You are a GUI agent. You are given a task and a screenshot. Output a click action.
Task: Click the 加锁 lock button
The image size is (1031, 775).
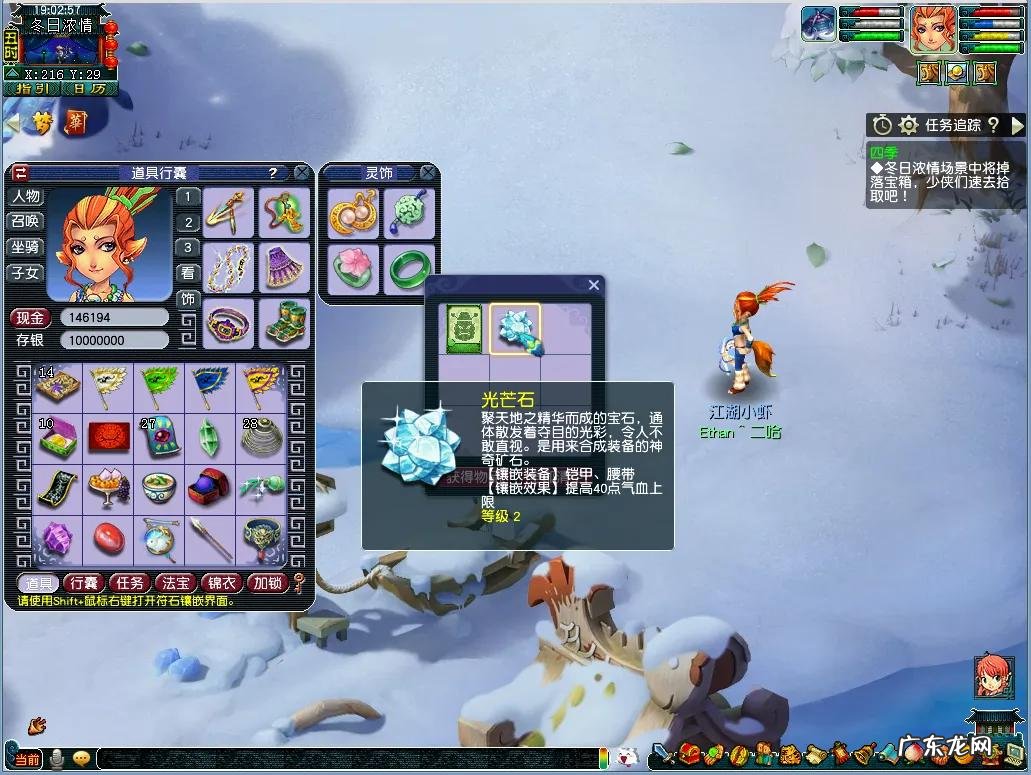click(267, 583)
